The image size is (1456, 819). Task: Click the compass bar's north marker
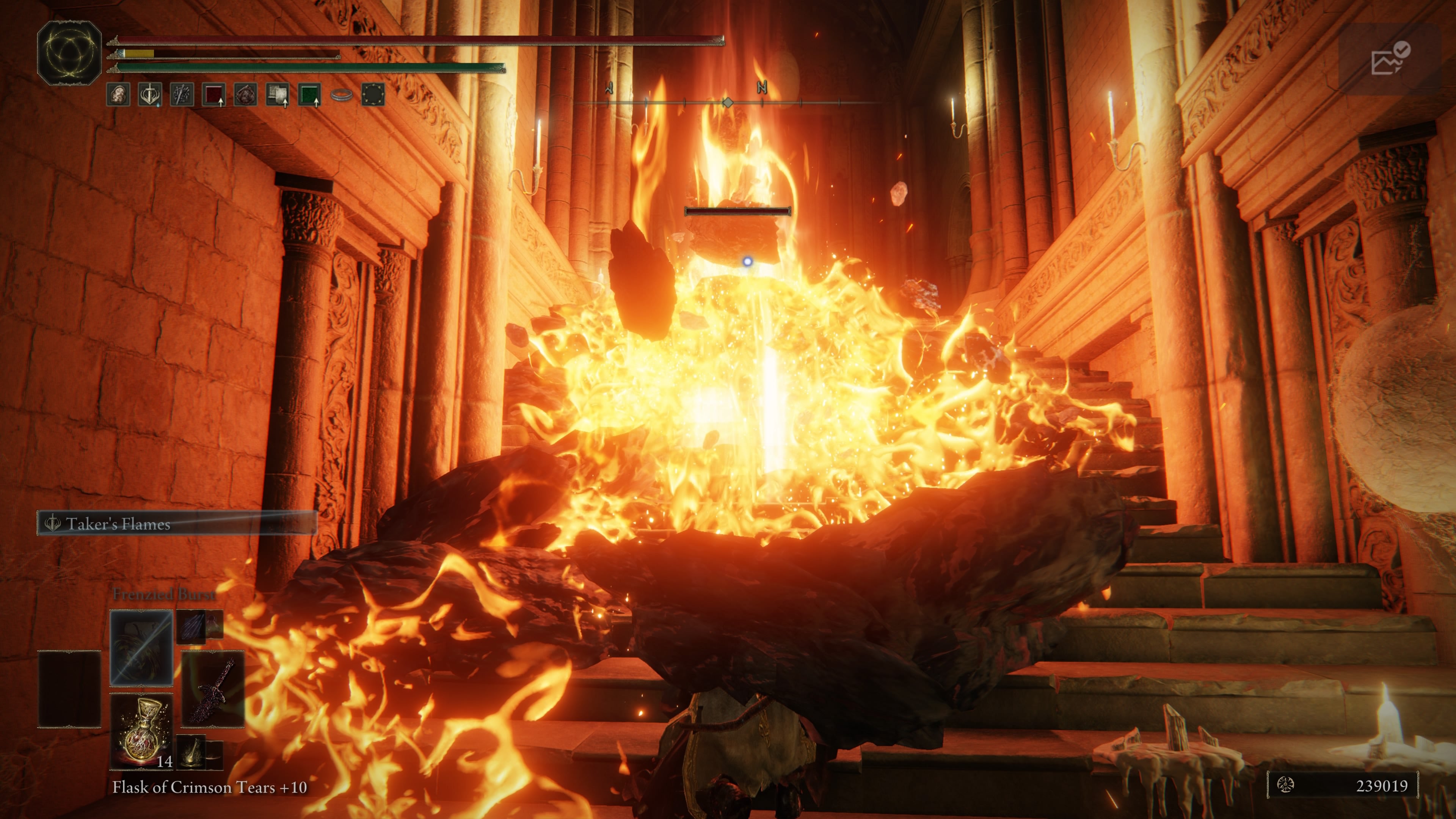(x=761, y=88)
